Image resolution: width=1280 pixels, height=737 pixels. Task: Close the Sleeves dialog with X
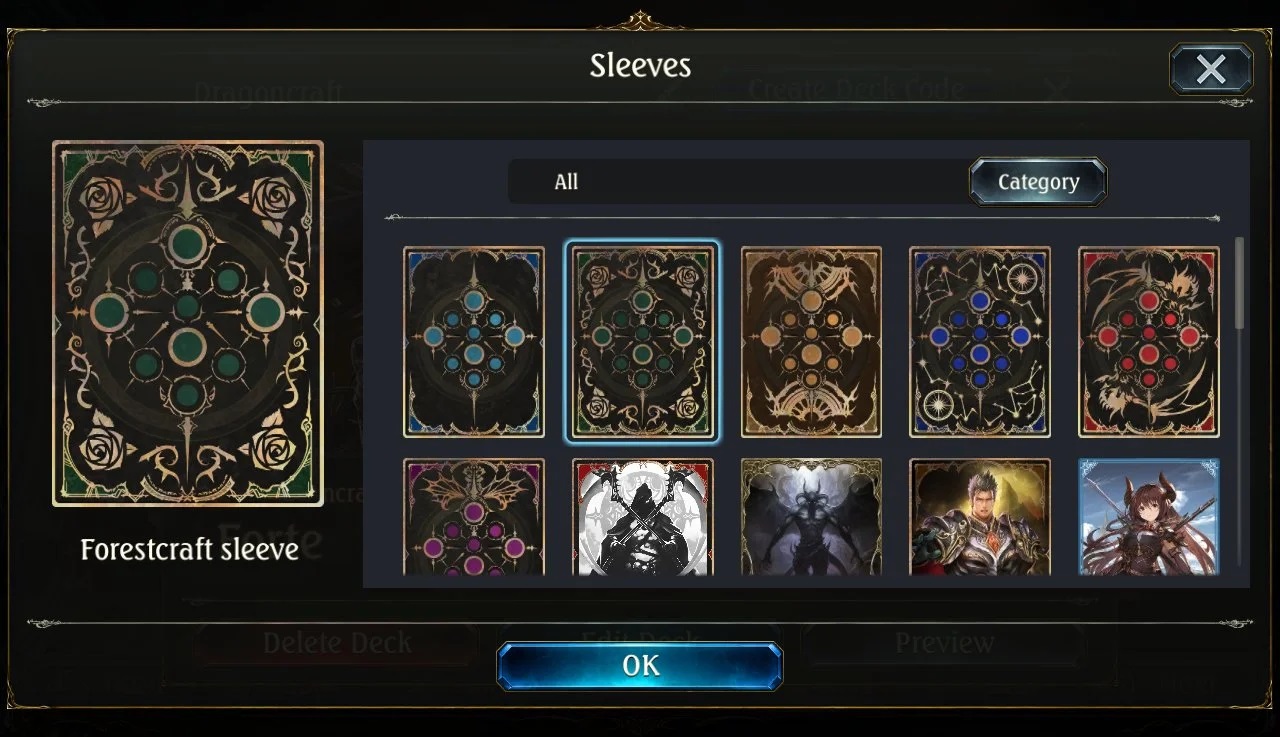click(x=1210, y=69)
